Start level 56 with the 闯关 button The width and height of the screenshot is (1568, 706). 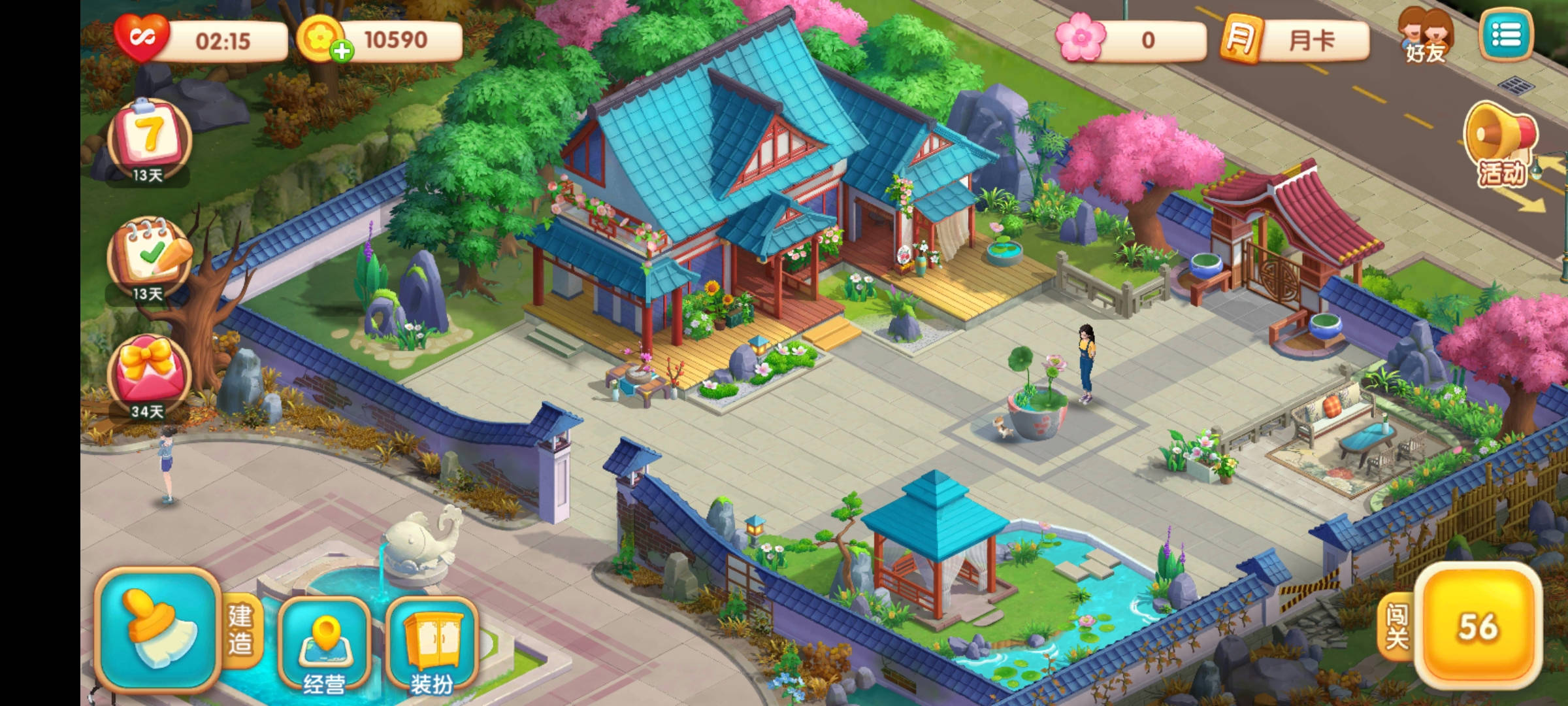tap(1478, 628)
